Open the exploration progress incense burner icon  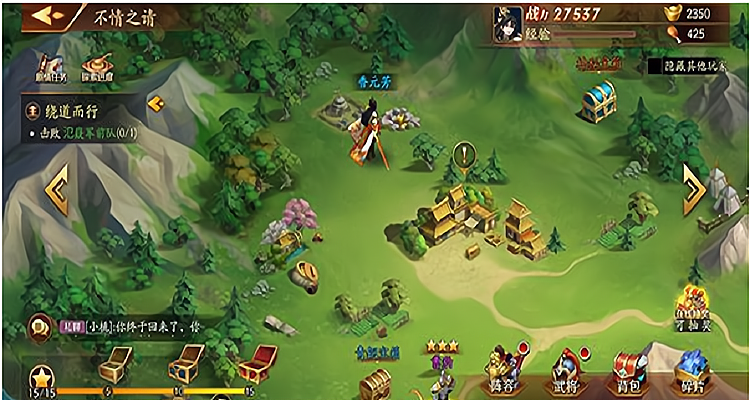[98, 68]
